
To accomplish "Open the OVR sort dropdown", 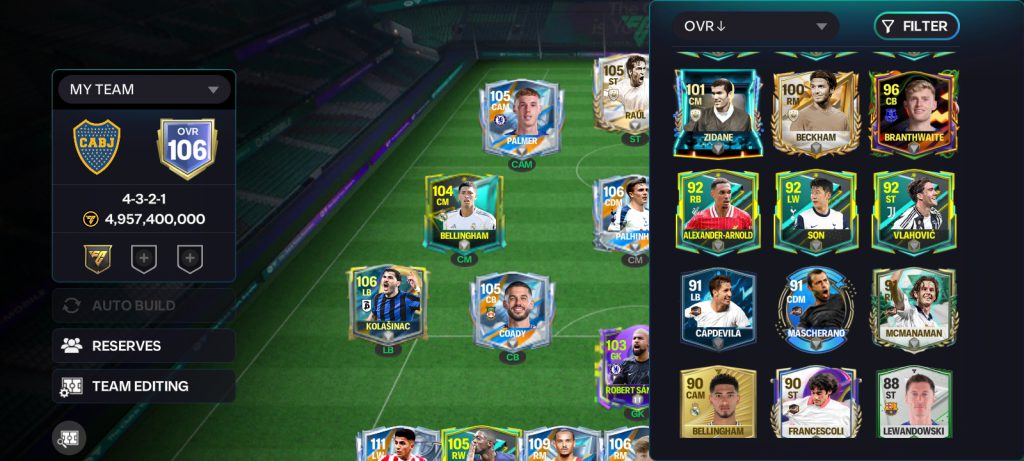I will point(755,26).
